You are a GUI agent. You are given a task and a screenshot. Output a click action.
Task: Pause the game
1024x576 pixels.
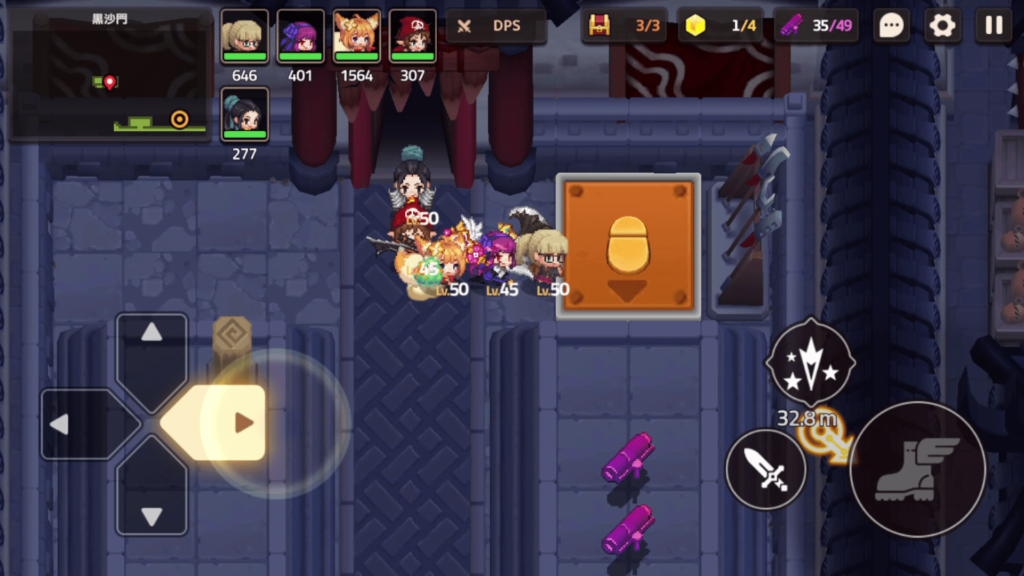click(x=993, y=26)
